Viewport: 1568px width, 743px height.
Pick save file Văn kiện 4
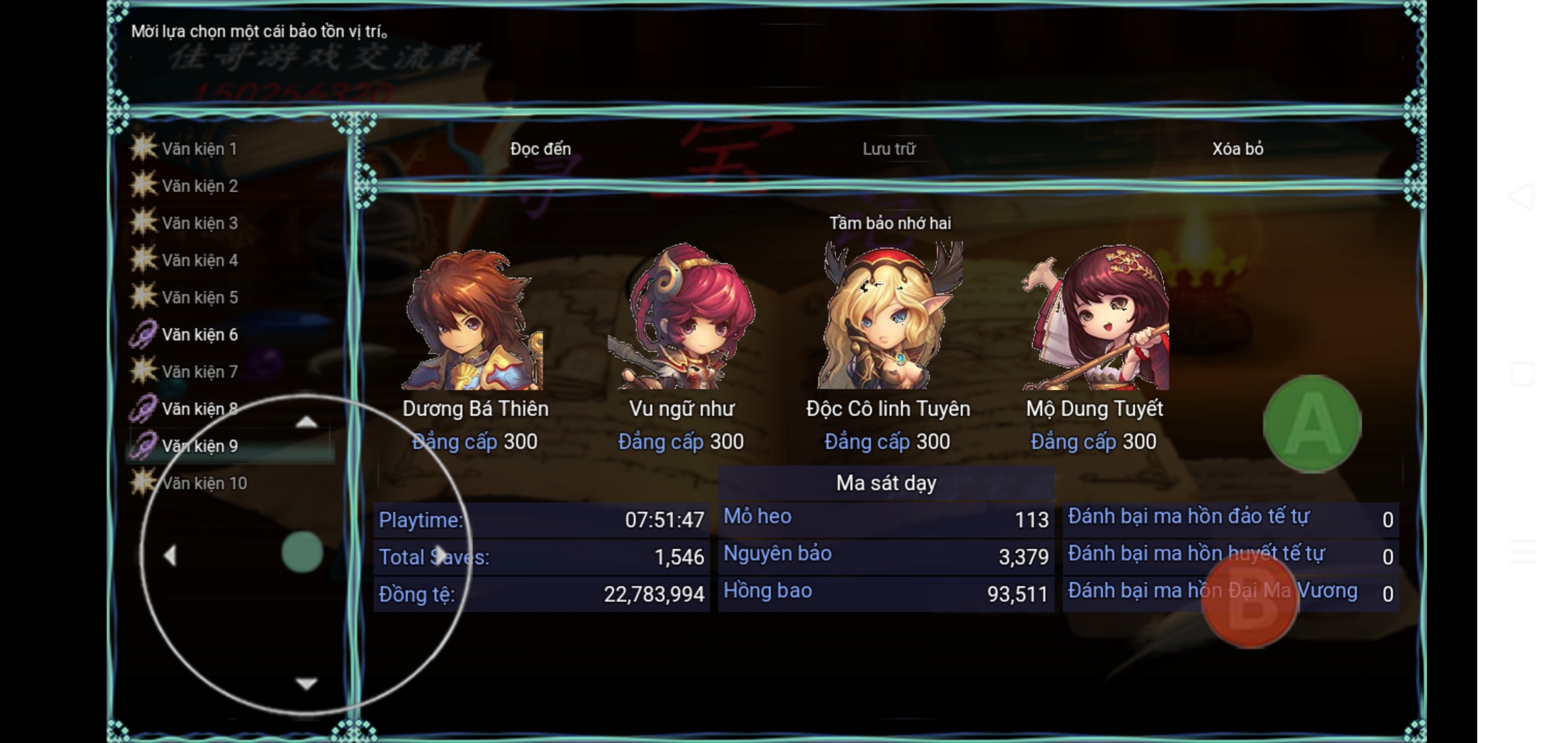tap(199, 260)
